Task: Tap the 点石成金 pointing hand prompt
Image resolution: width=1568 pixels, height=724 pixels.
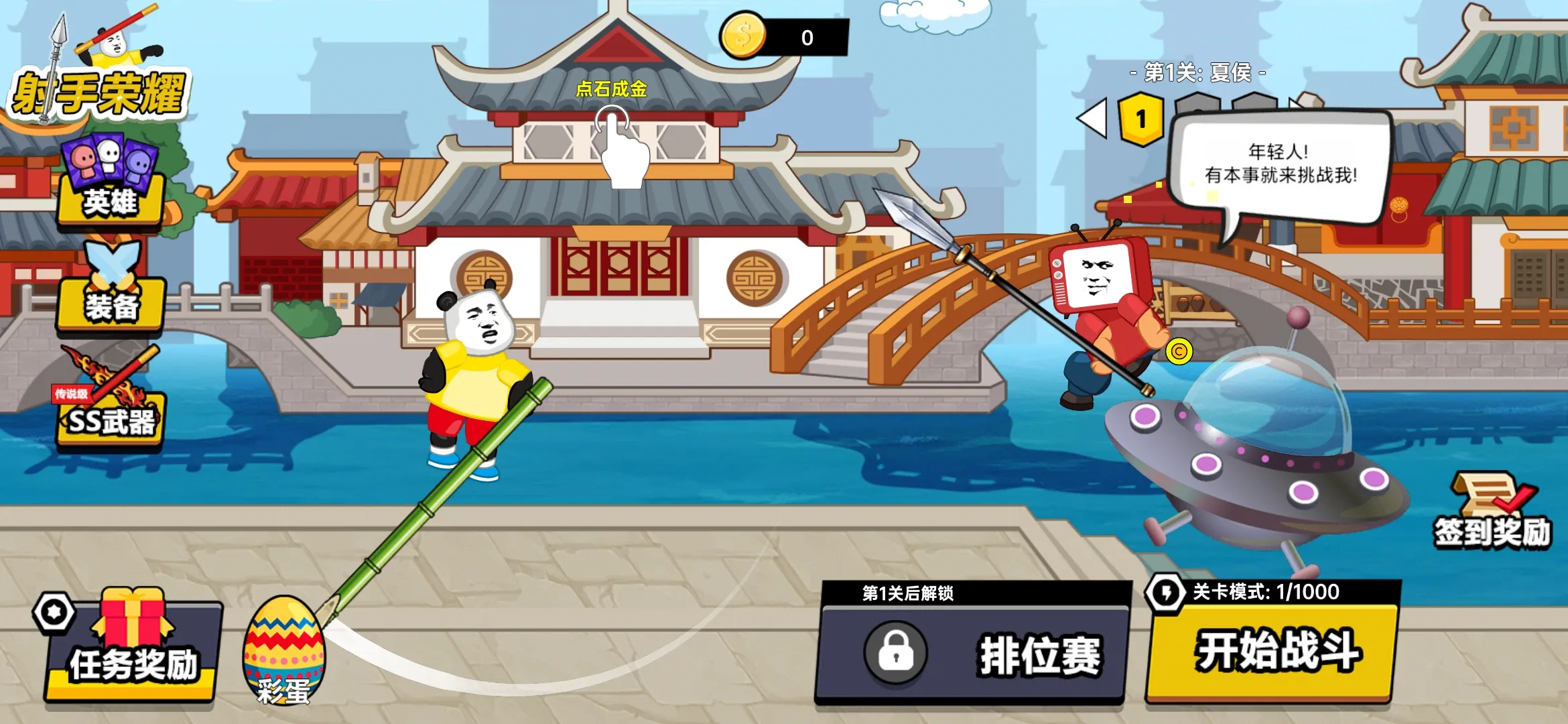Action: (x=620, y=144)
